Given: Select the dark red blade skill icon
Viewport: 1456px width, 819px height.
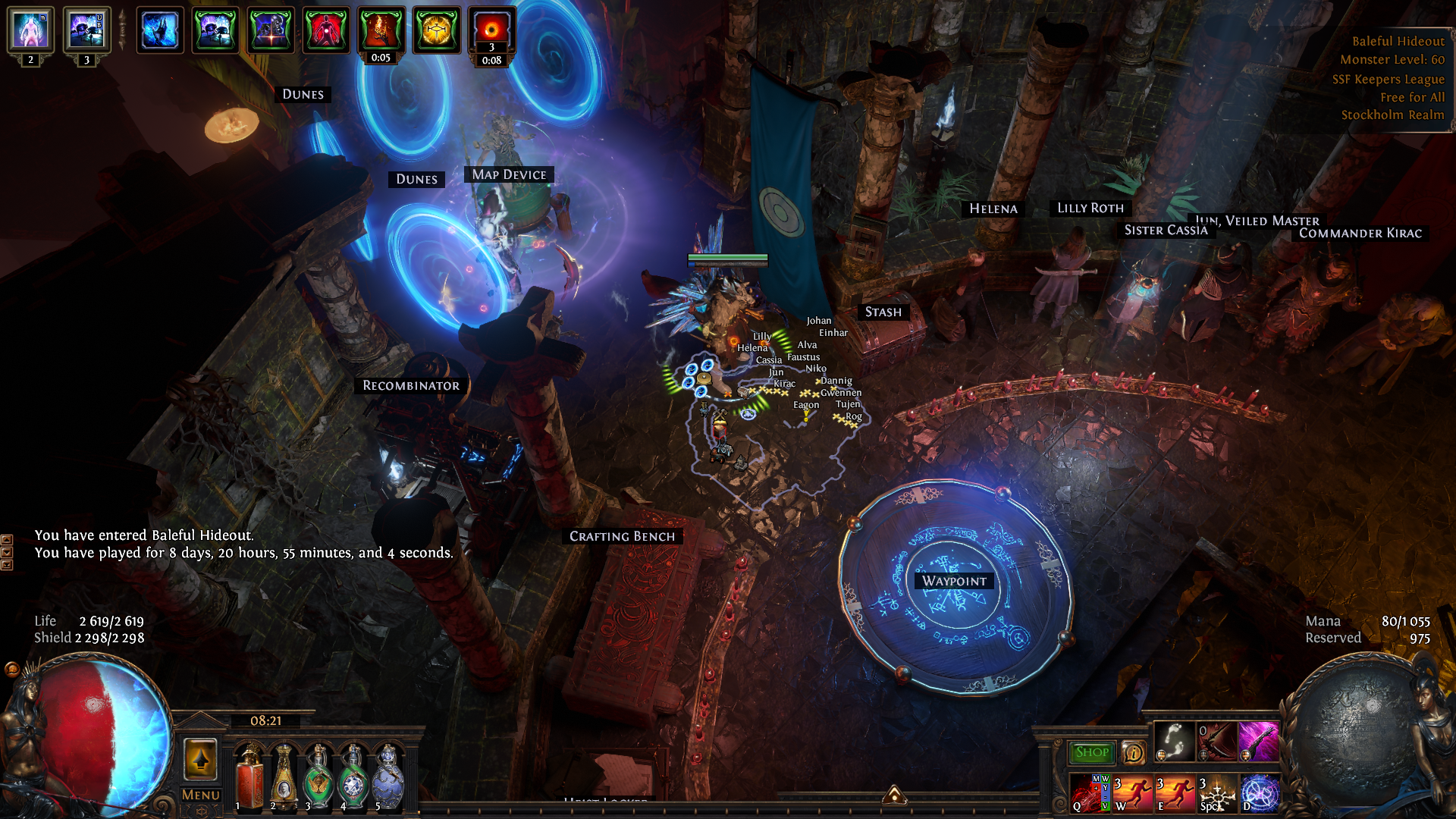Looking at the screenshot, I should pyautogui.click(x=1216, y=742).
